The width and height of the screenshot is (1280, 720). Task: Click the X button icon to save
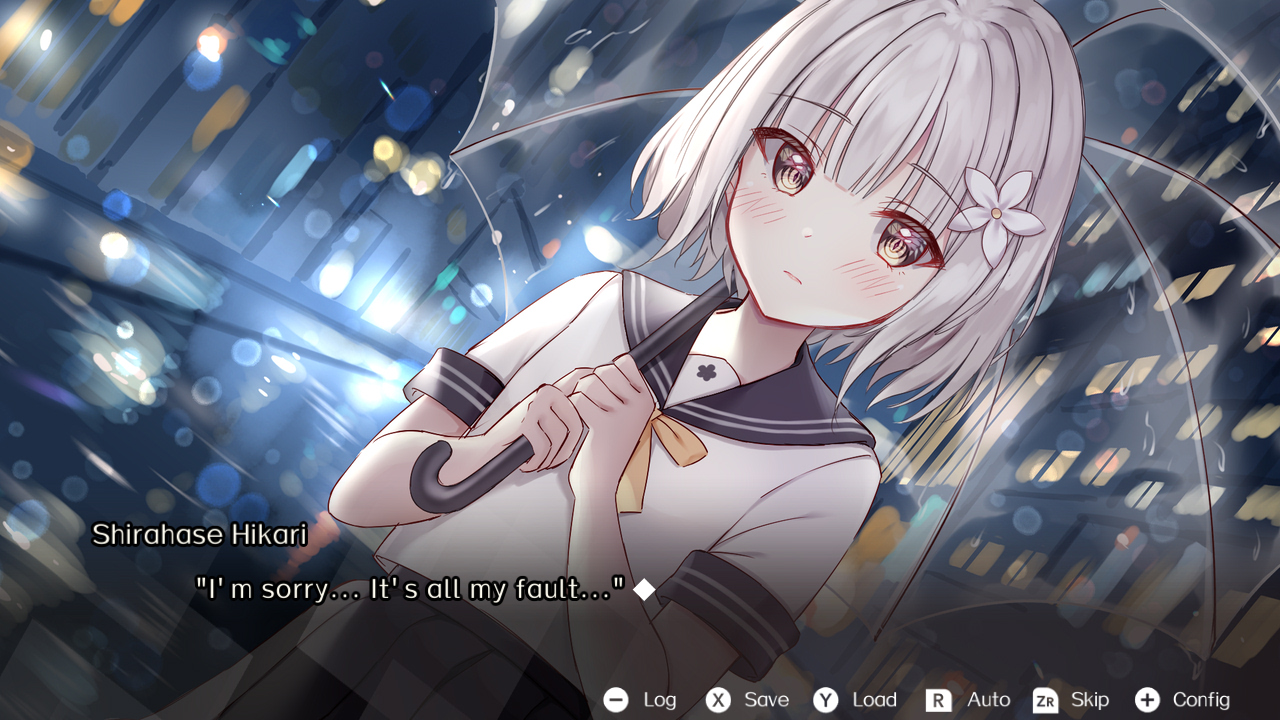[718, 700]
